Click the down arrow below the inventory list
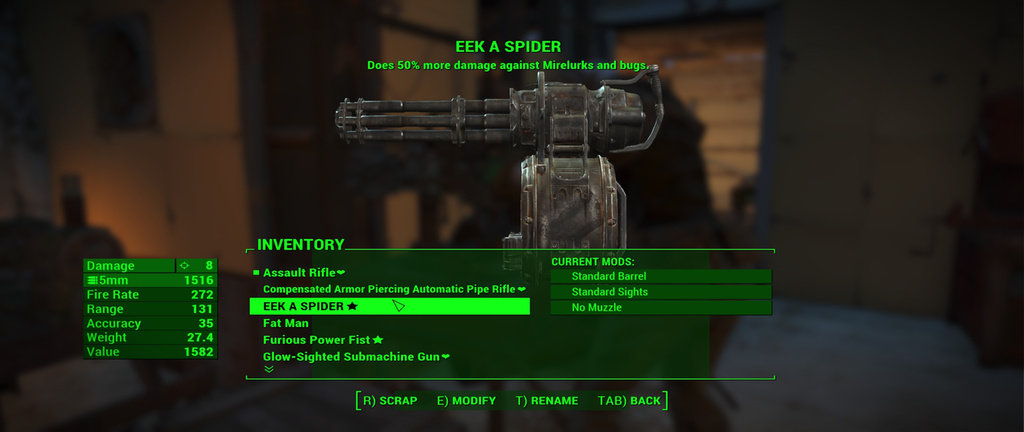Image resolution: width=1024 pixels, height=432 pixels. coord(268,369)
